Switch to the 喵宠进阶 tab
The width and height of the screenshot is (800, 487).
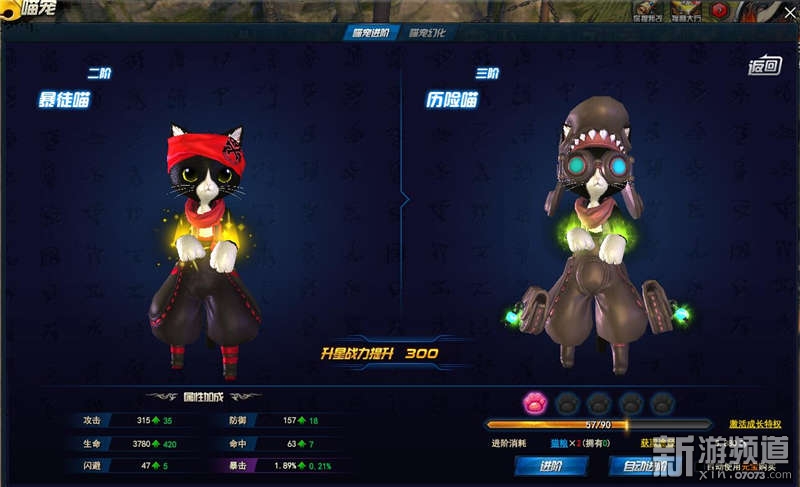tap(372, 33)
